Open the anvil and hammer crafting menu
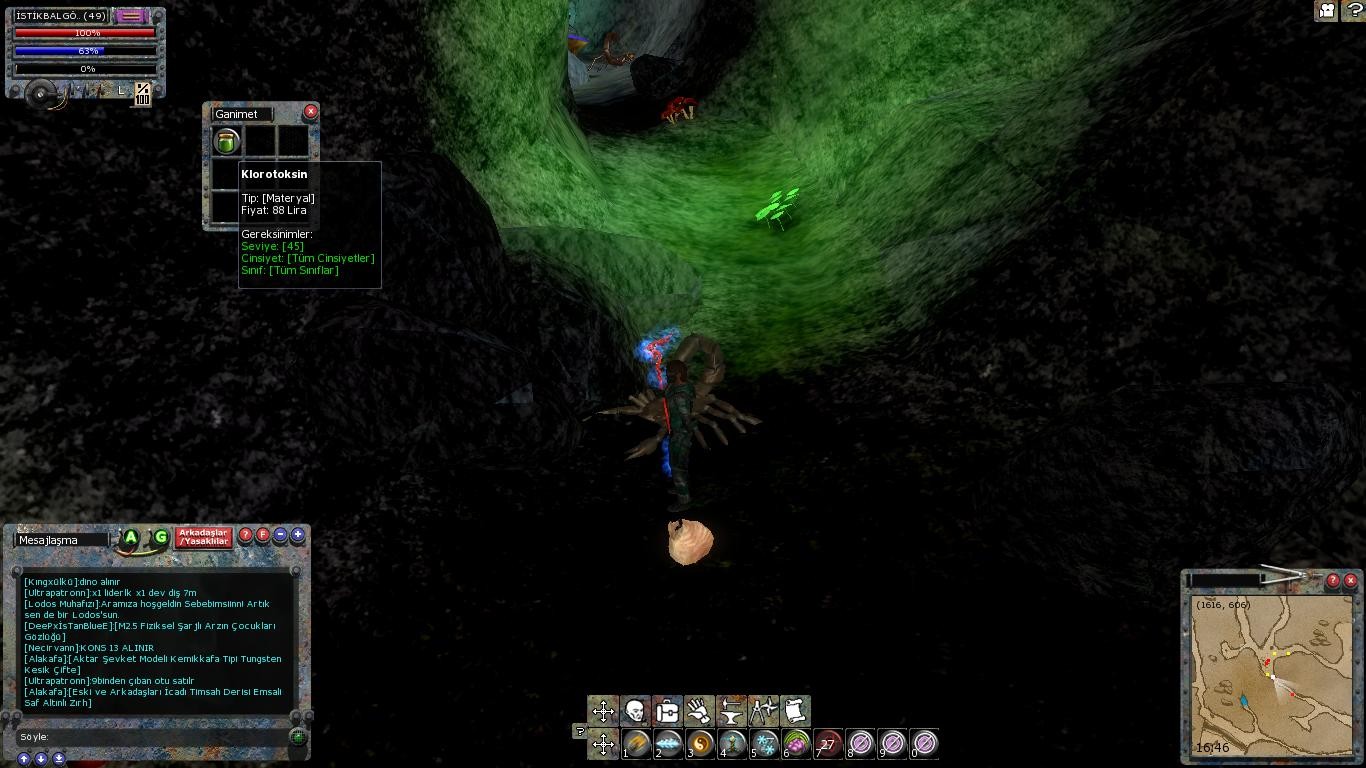 coord(731,711)
